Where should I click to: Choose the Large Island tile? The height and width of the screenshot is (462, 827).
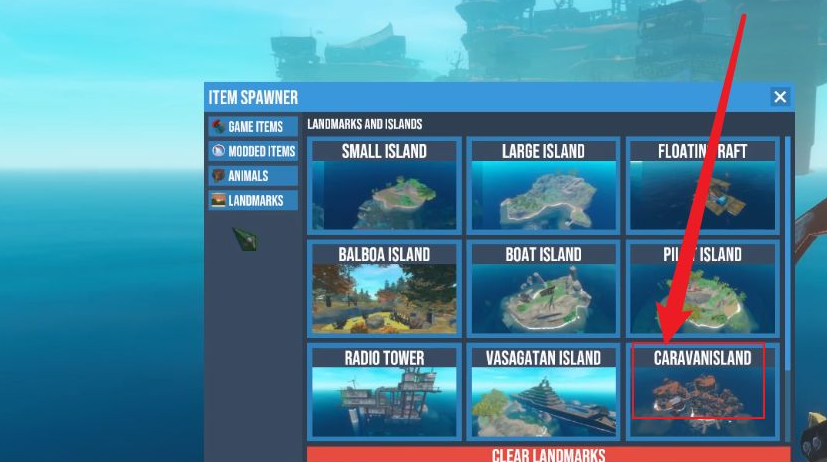tap(543, 185)
